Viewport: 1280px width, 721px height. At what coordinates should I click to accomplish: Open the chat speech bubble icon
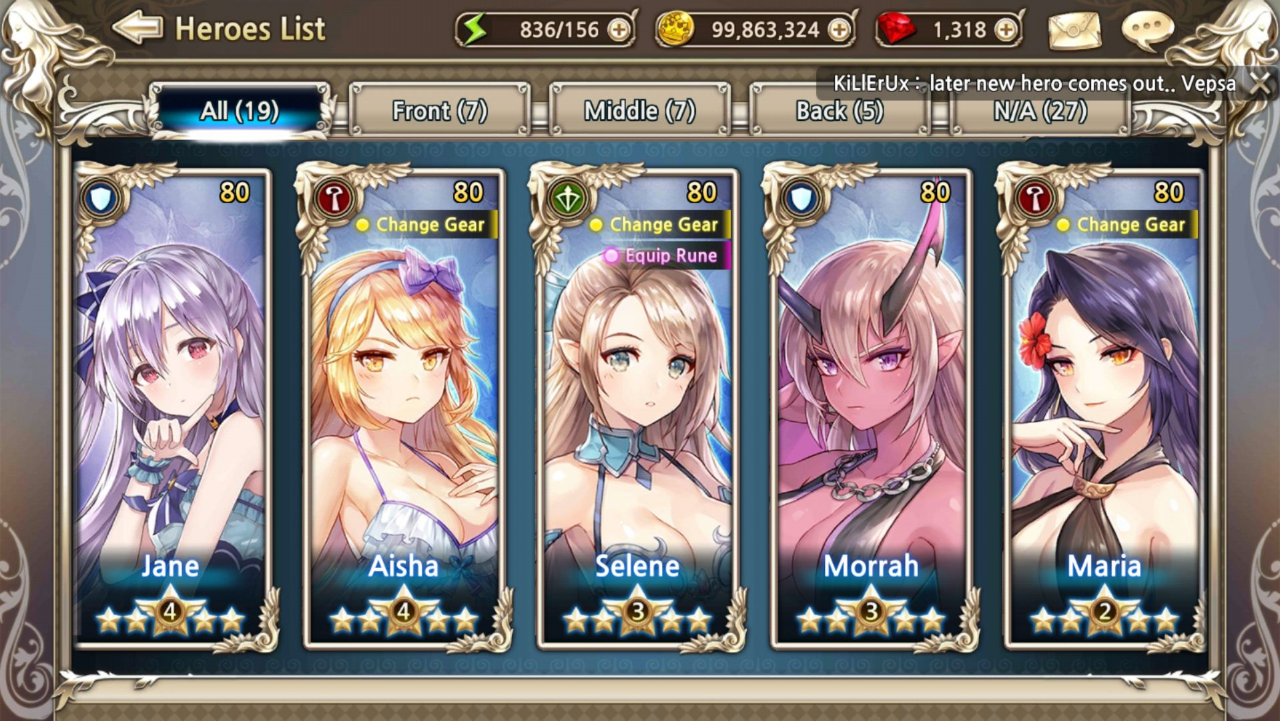tap(1146, 30)
